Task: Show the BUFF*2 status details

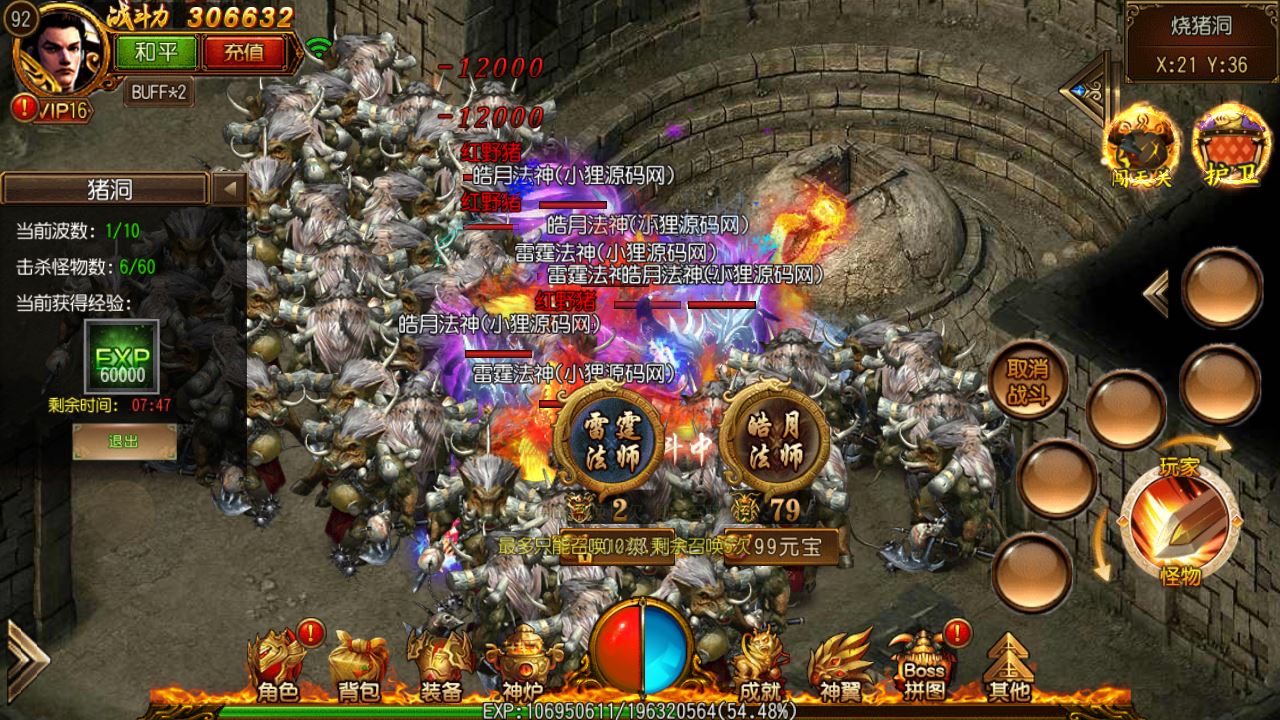Action: (x=160, y=92)
